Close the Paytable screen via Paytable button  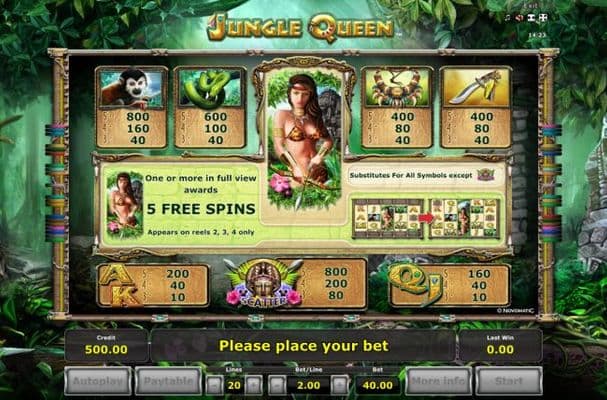click(170, 381)
